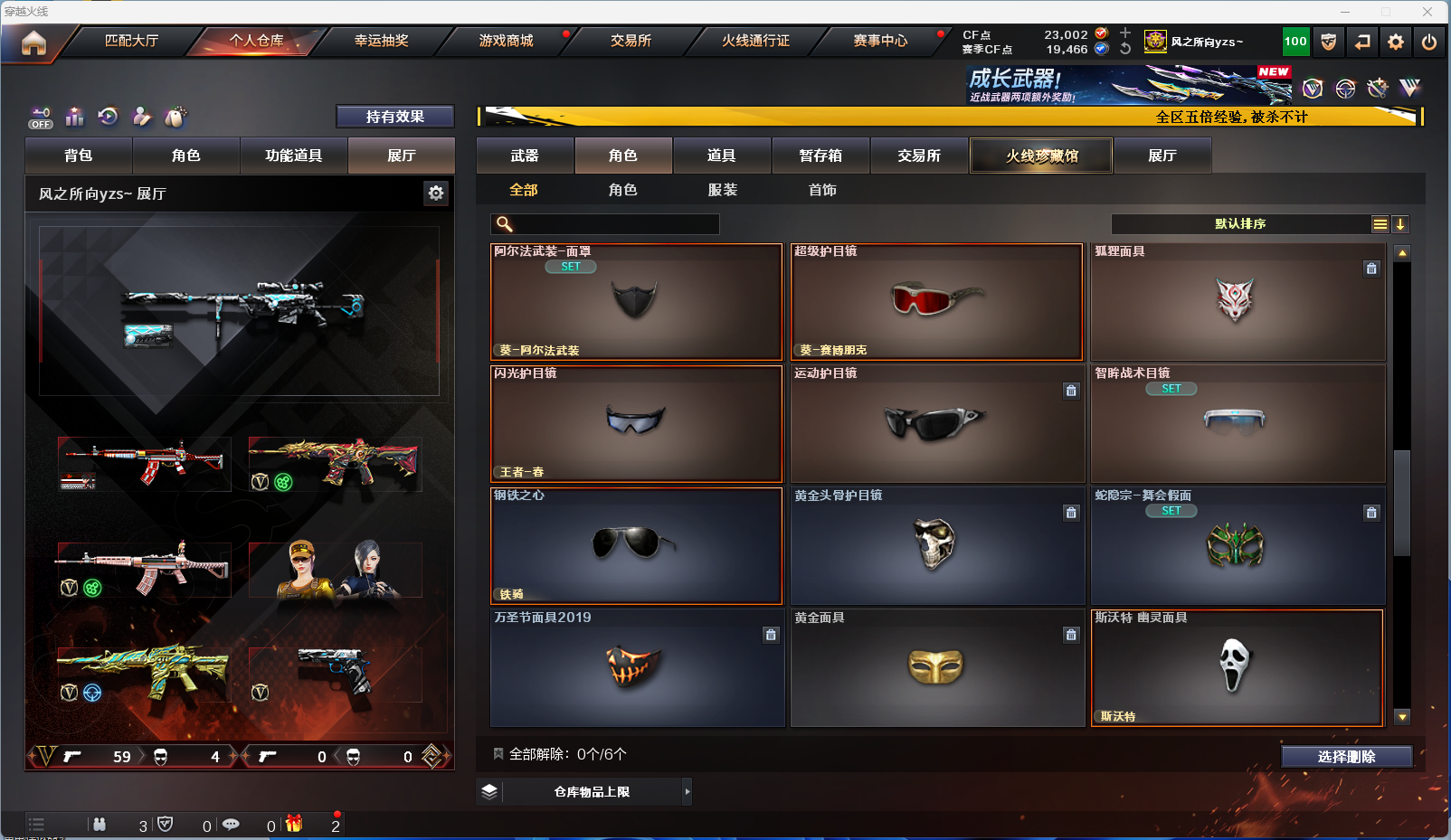Open 持有效果 owned effects

click(x=394, y=117)
